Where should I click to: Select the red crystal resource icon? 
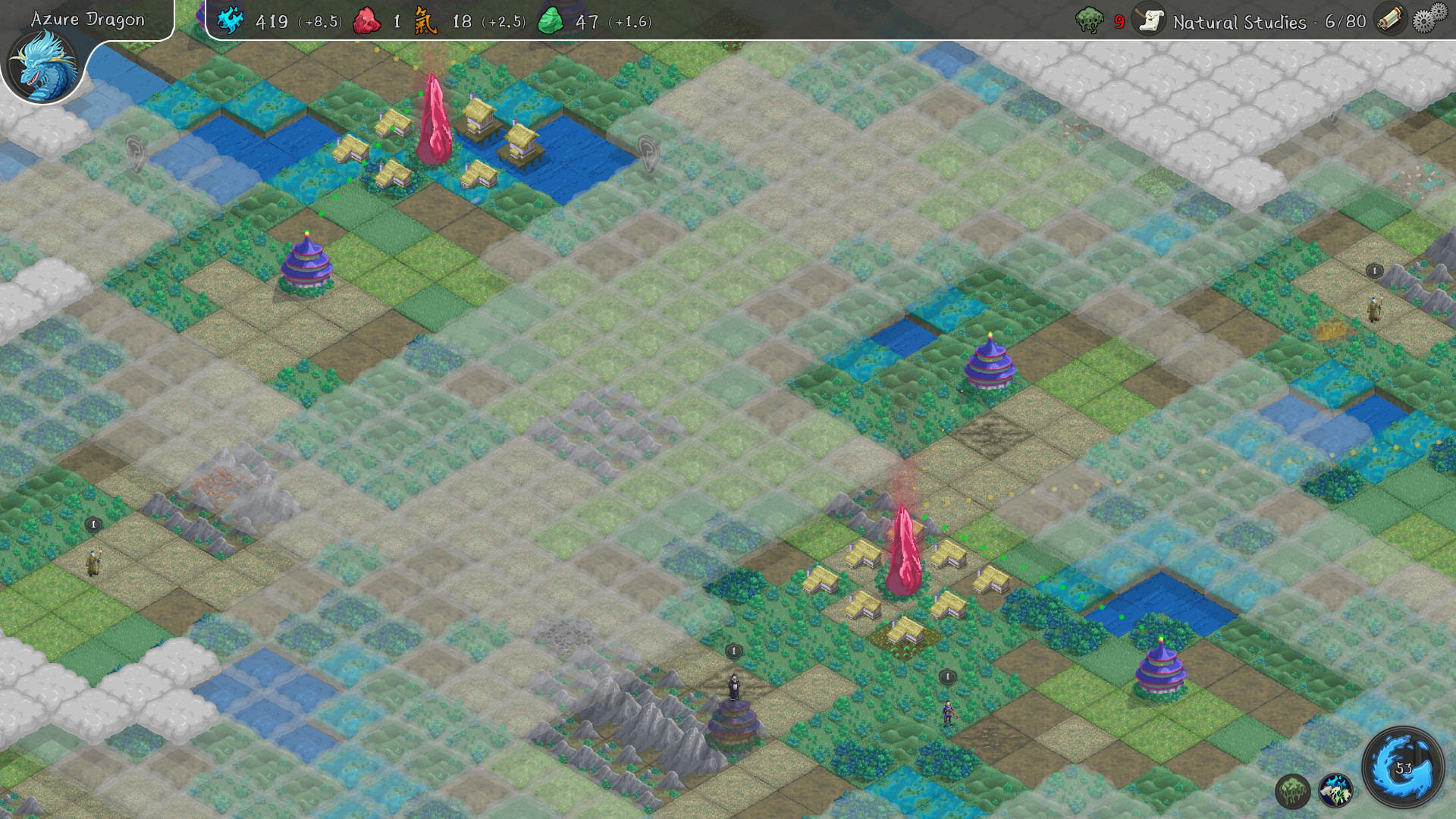pos(367,18)
